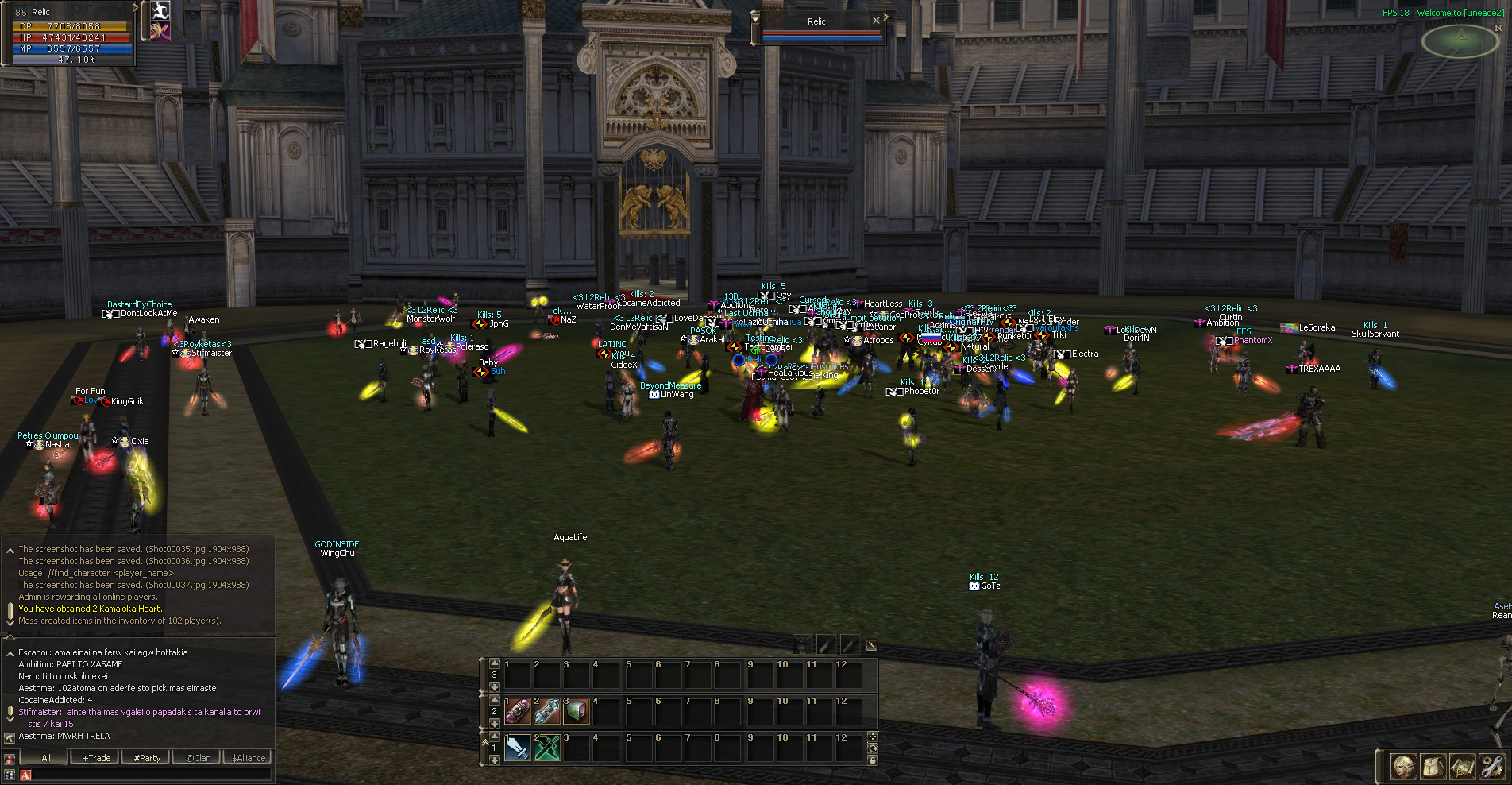Close the Relic target window
The image size is (1512, 785).
(876, 21)
